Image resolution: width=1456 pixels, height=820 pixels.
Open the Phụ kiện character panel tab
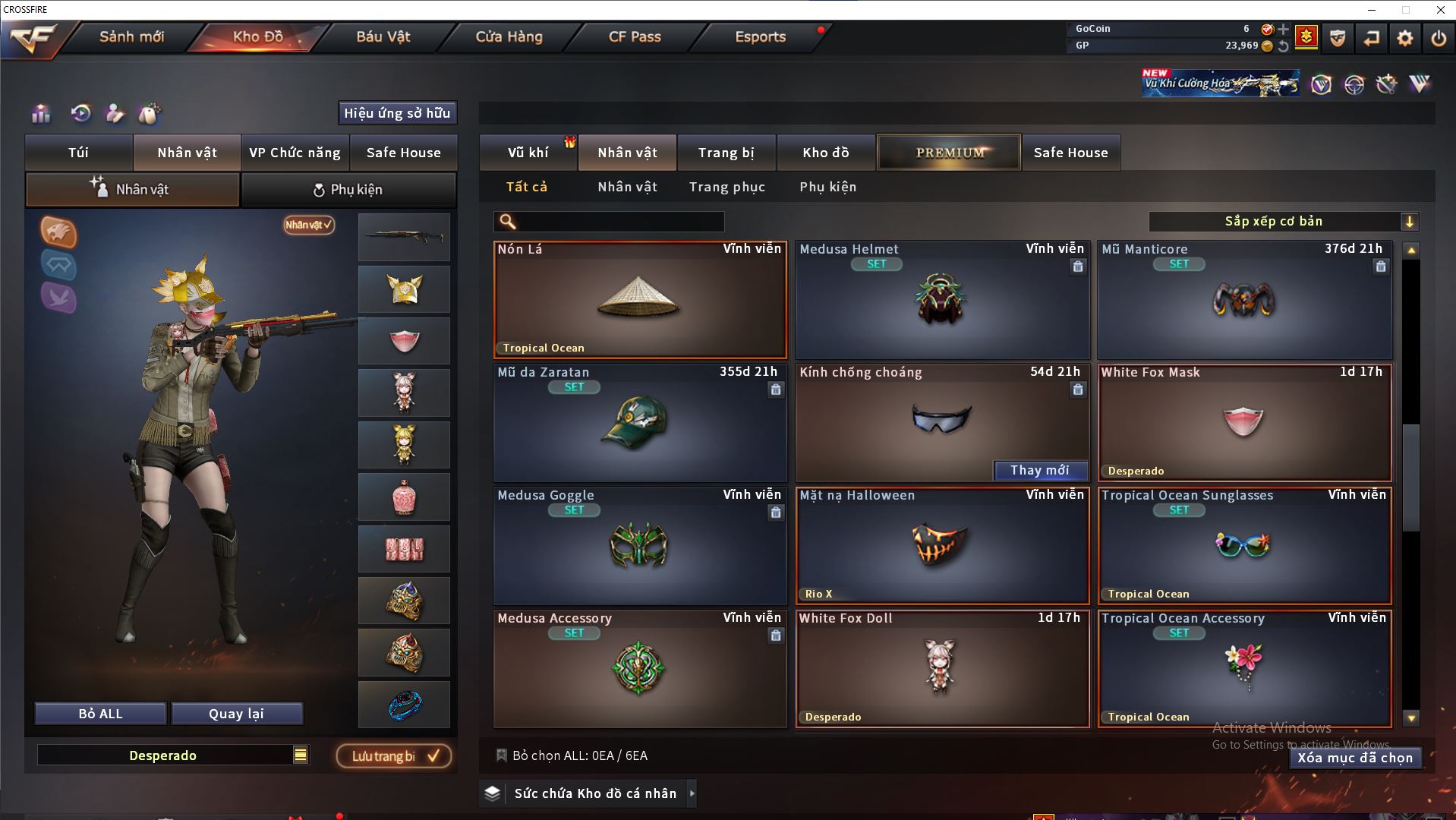348,190
